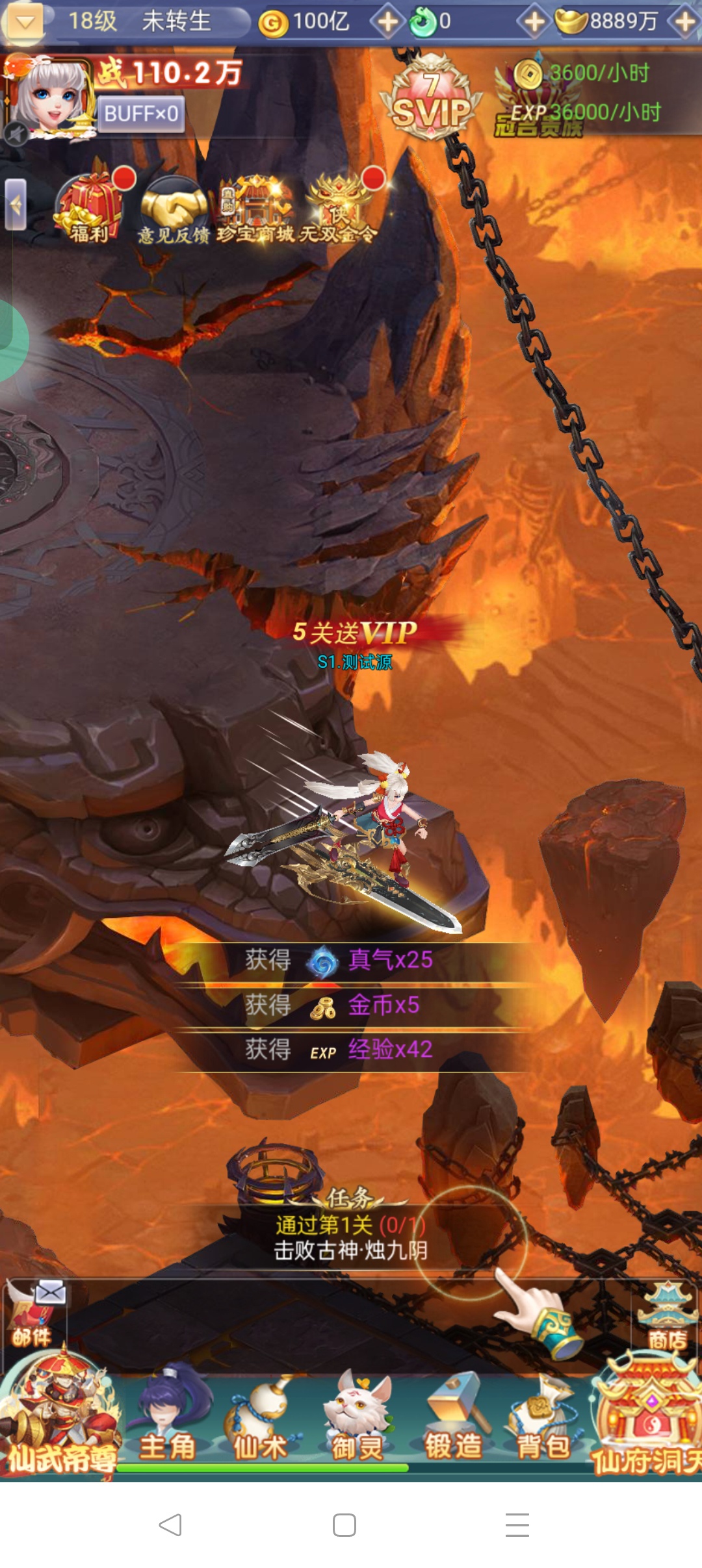Expand the top-left dropdown arrow
702x1568 pixels.
25,21
